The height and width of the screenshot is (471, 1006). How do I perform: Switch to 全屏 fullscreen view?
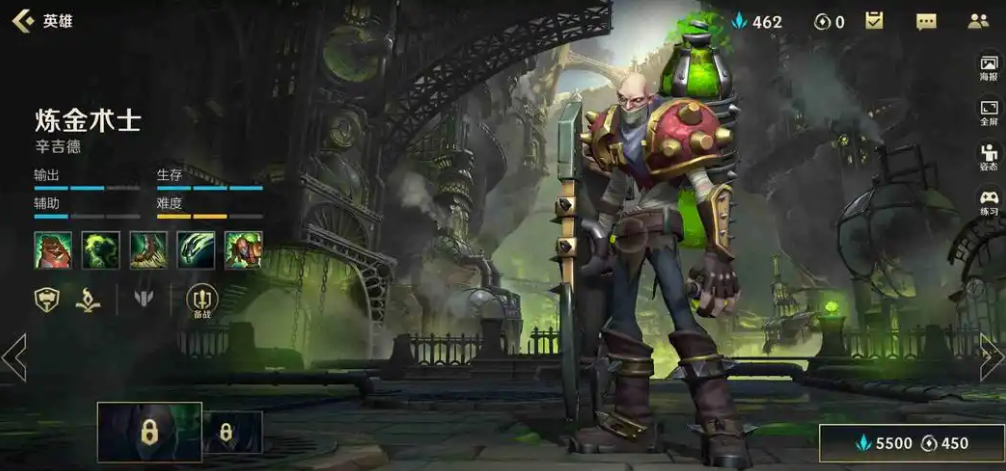tap(989, 112)
